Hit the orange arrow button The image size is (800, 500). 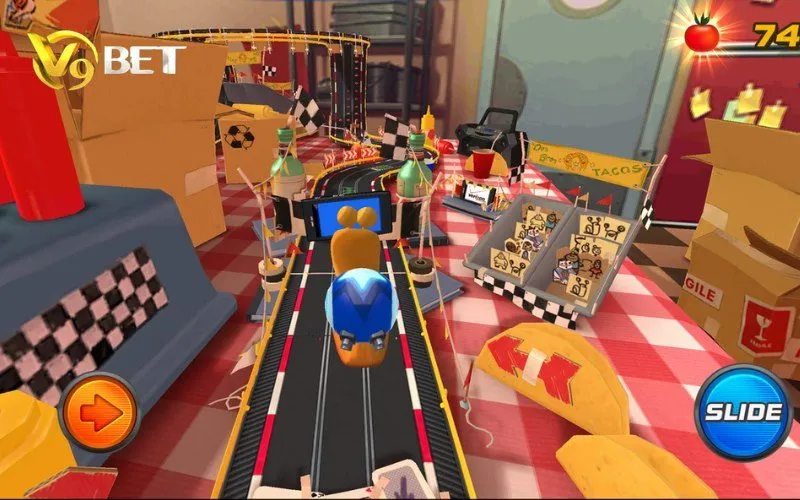tap(99, 414)
